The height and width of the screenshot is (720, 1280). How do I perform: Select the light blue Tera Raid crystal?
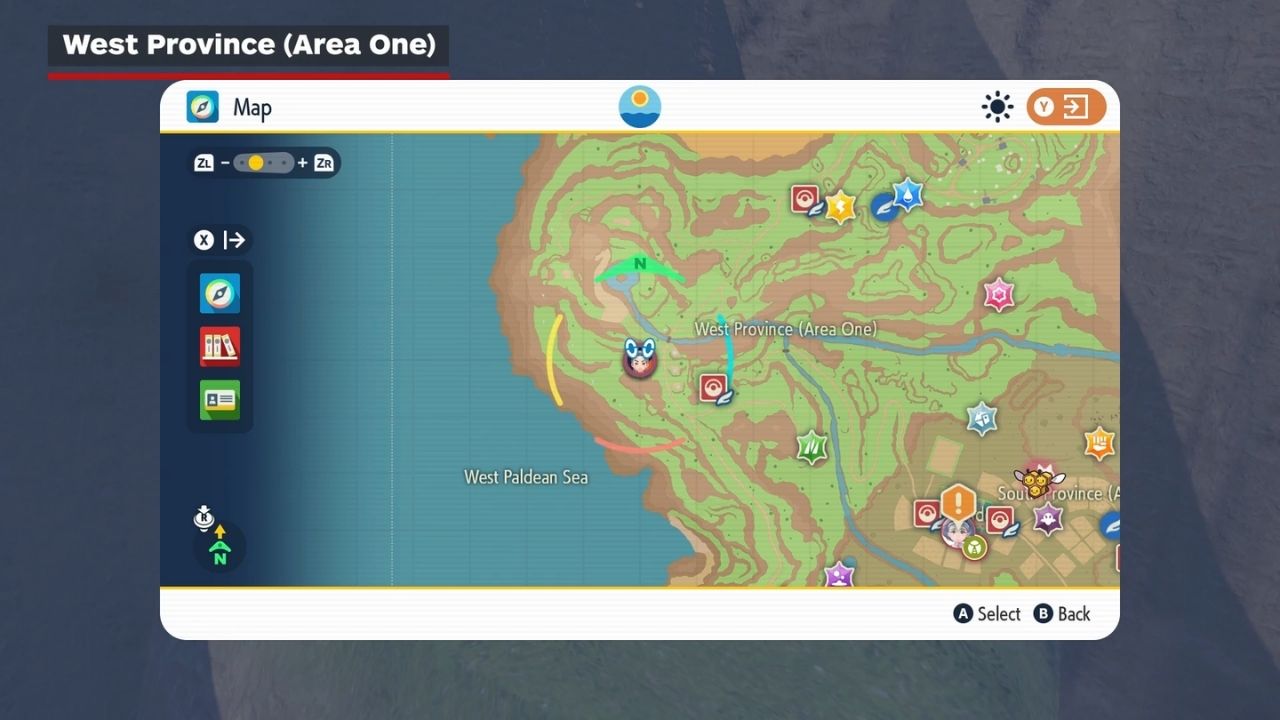click(982, 418)
